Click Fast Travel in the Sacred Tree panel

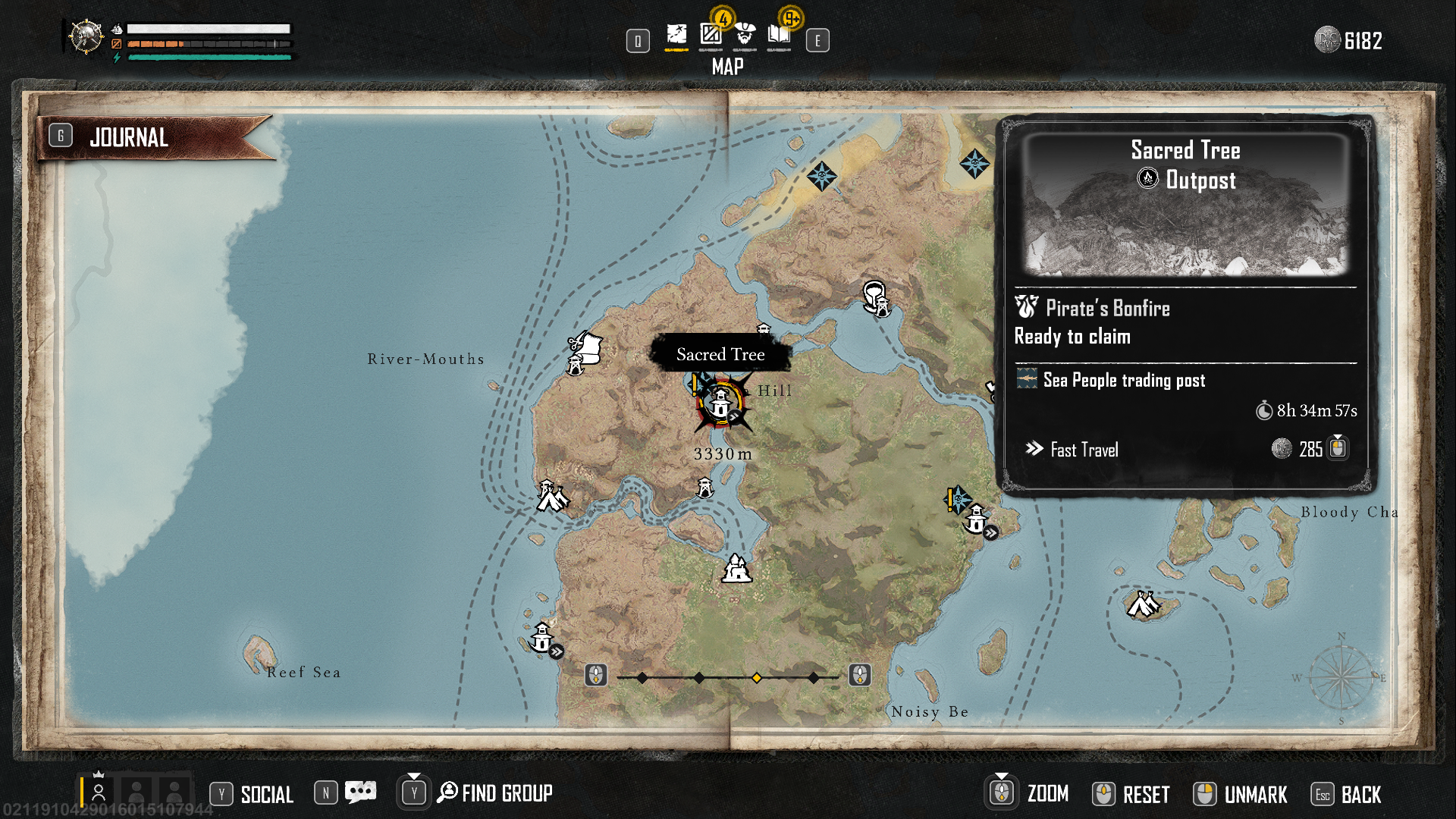coord(1084,449)
